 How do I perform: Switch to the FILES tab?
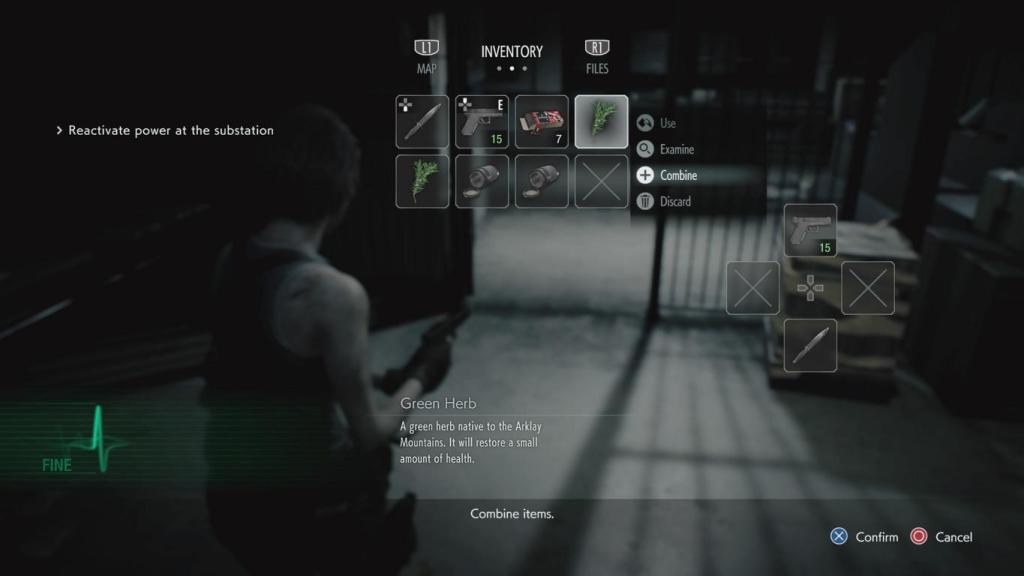pyautogui.click(x=597, y=58)
